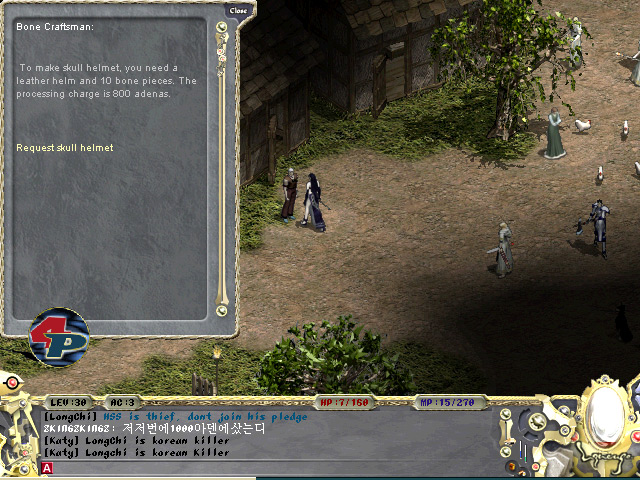Choose the Request skull helmet option
Screen dimensions: 640x480
[x=65, y=148]
